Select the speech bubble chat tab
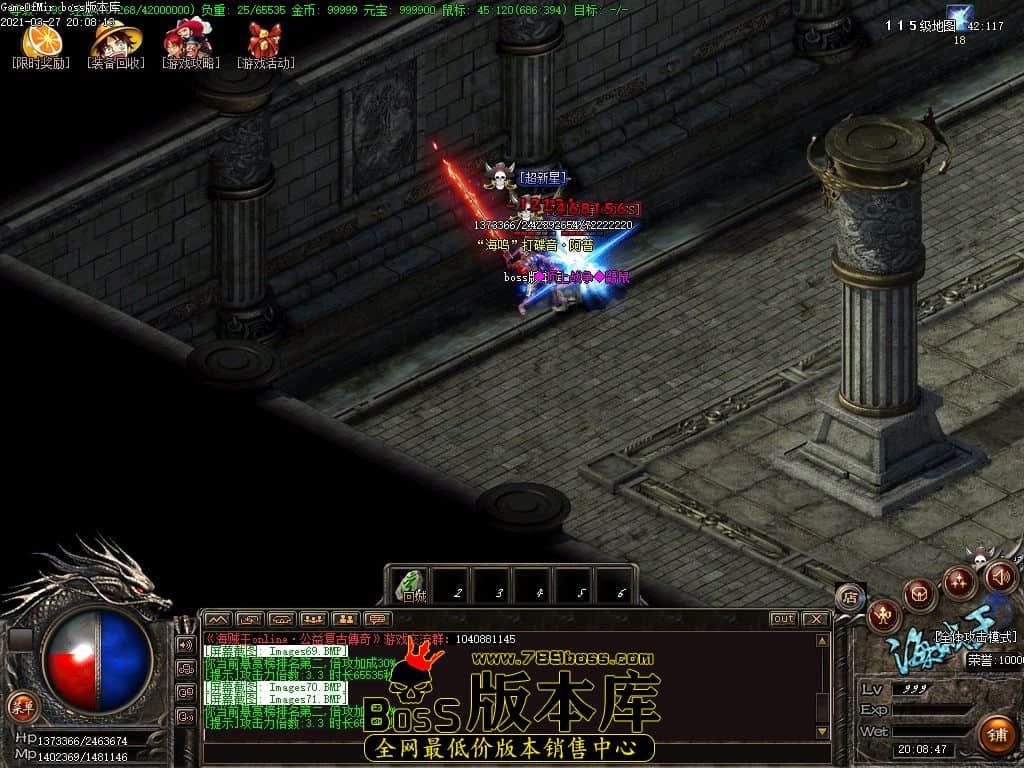 coord(377,619)
